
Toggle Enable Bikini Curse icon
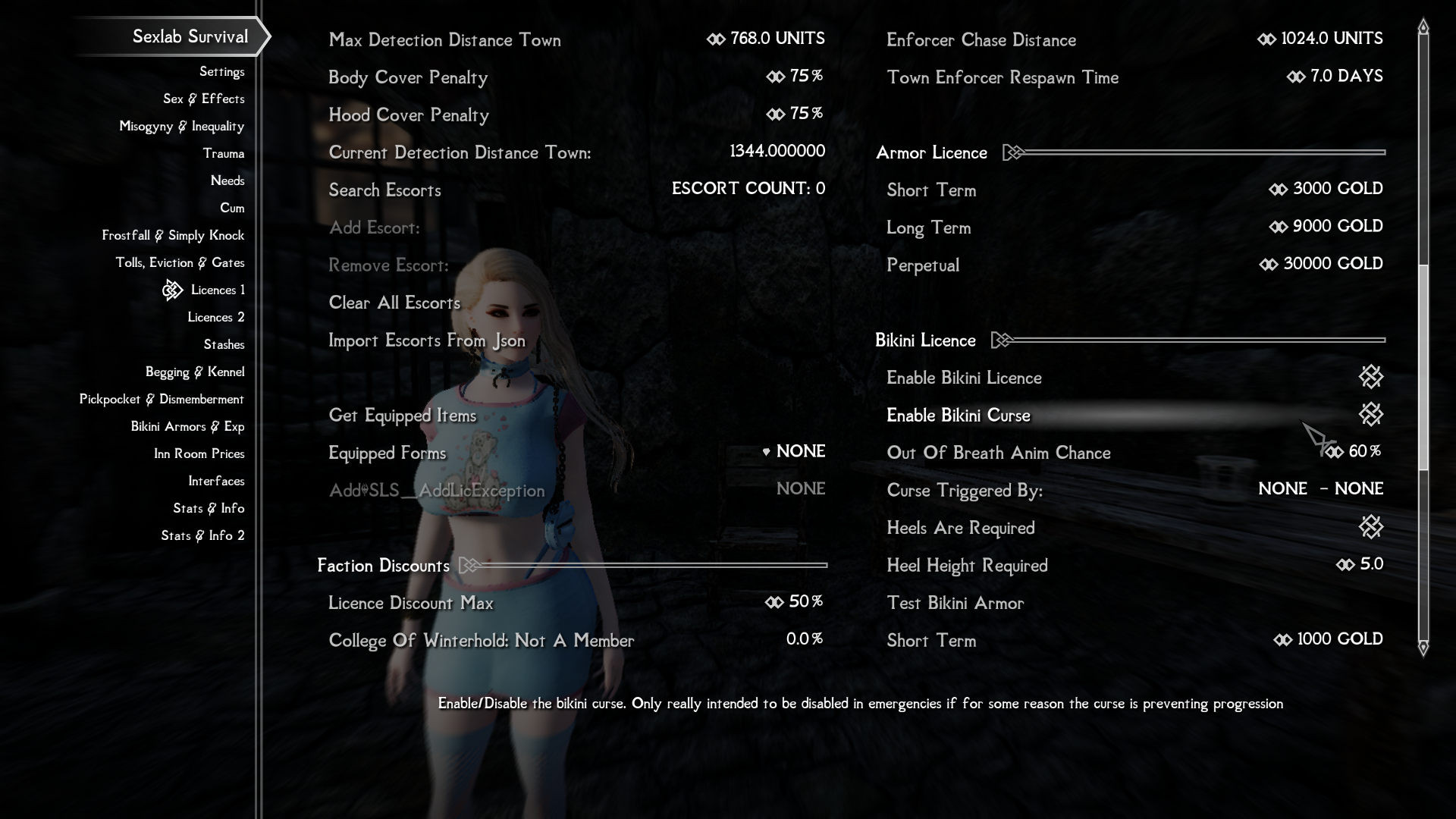(1371, 415)
